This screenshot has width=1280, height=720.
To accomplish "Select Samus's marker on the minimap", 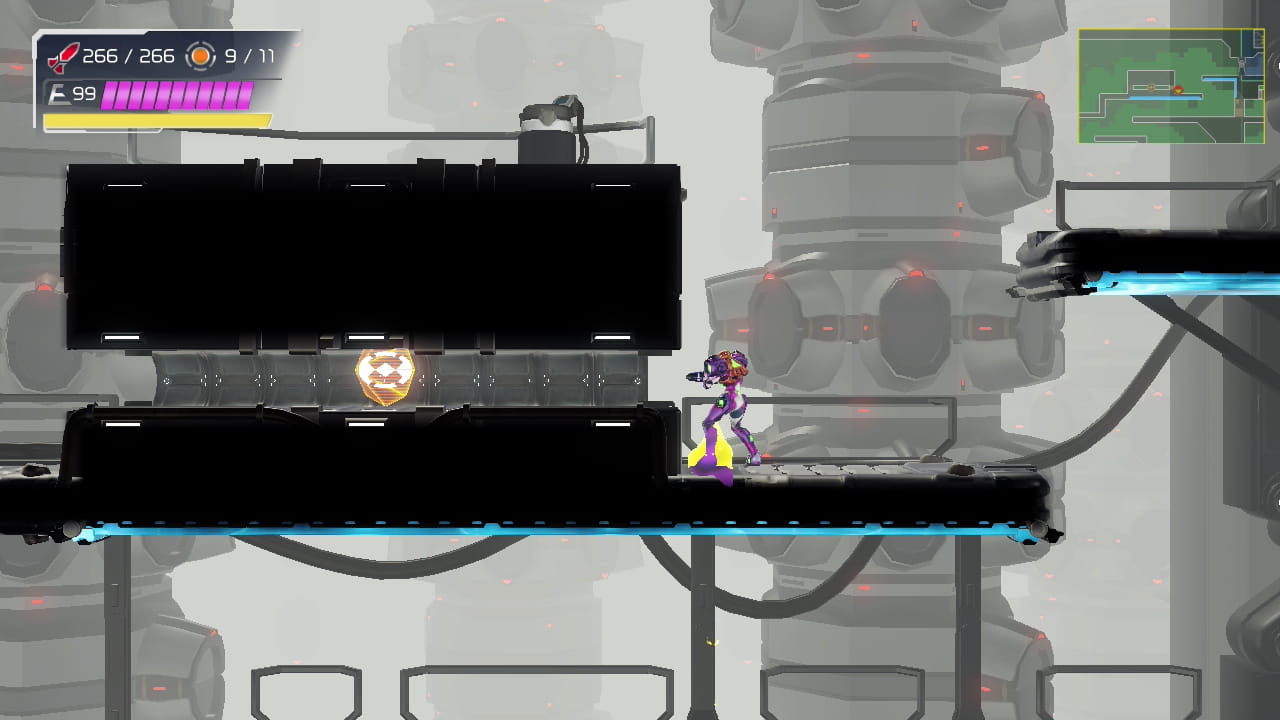I will [1177, 90].
